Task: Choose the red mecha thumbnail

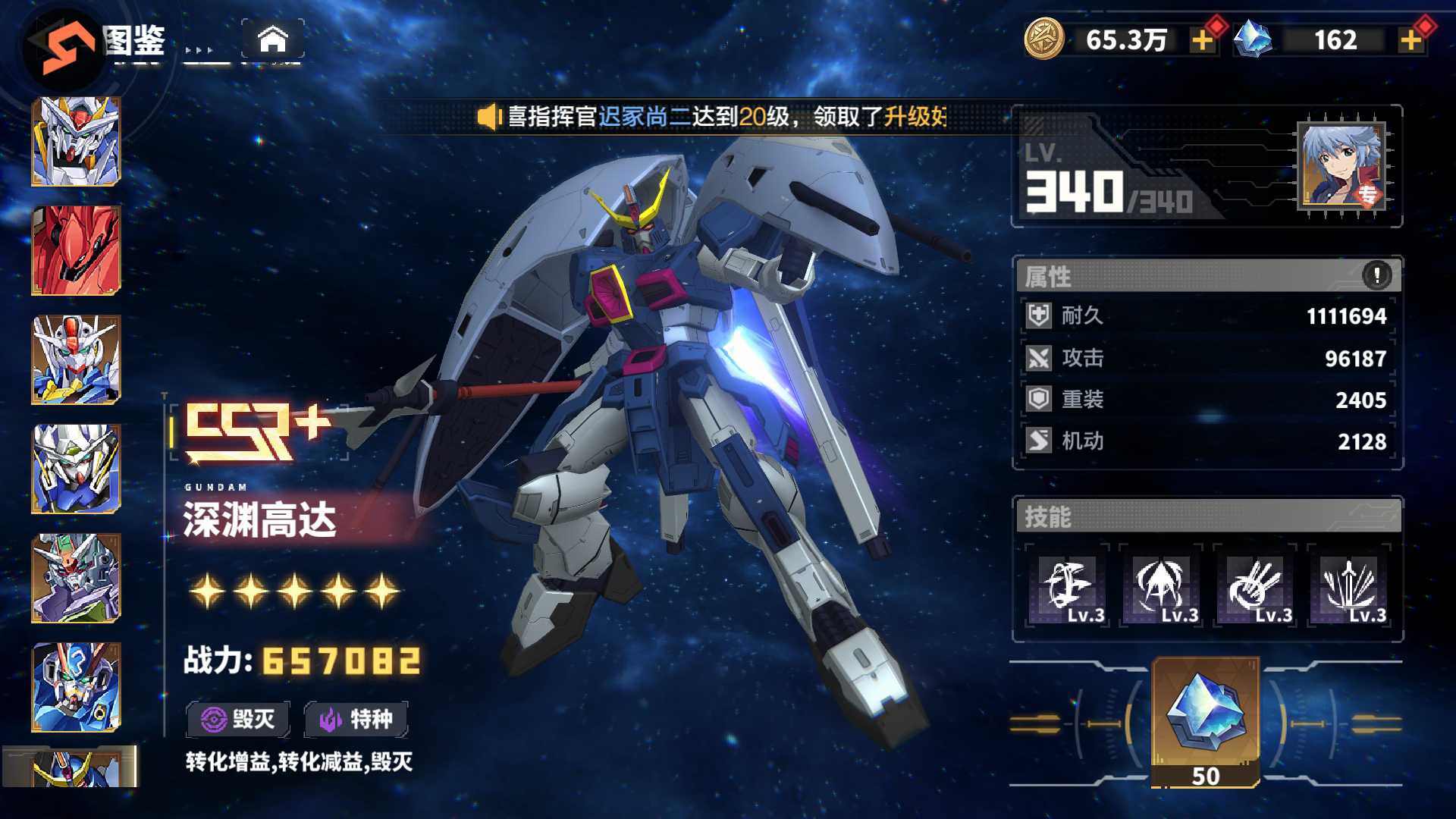Action: [76, 250]
